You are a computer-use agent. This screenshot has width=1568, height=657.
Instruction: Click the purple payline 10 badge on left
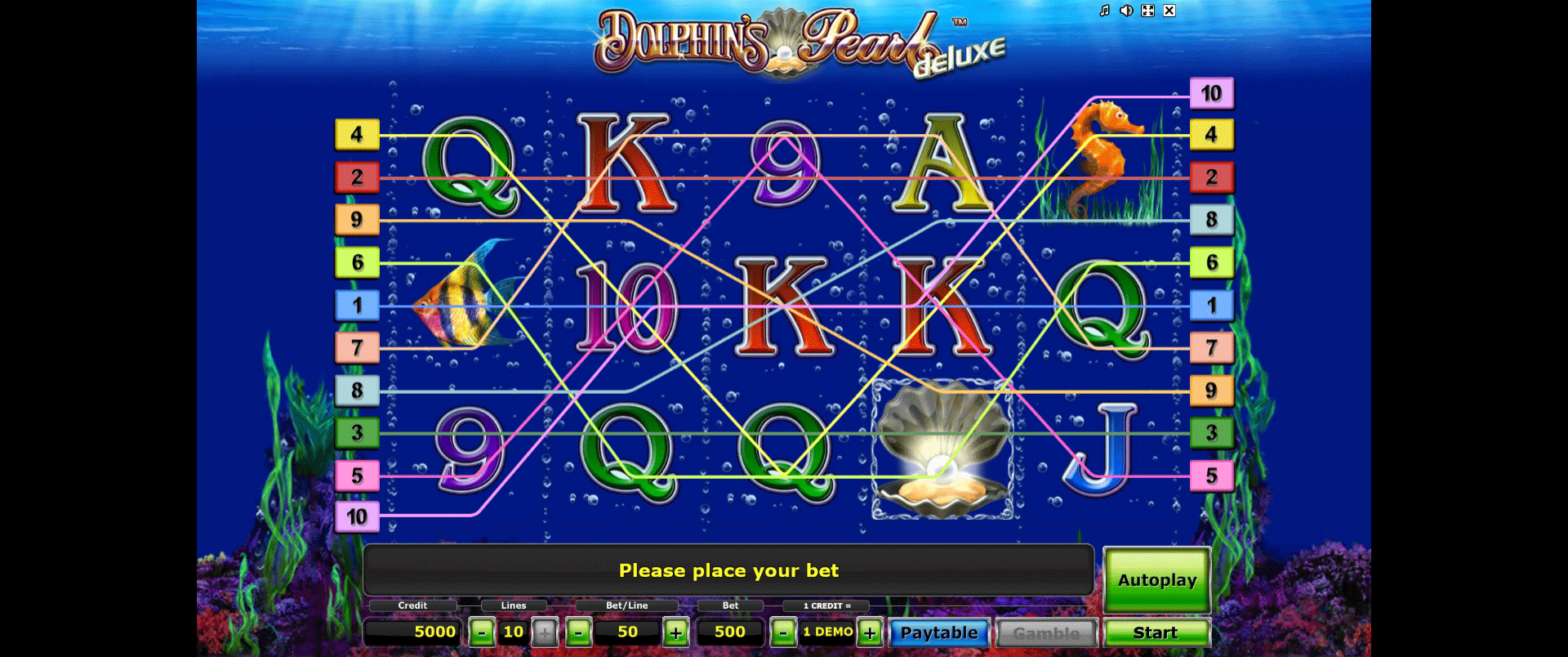(356, 517)
